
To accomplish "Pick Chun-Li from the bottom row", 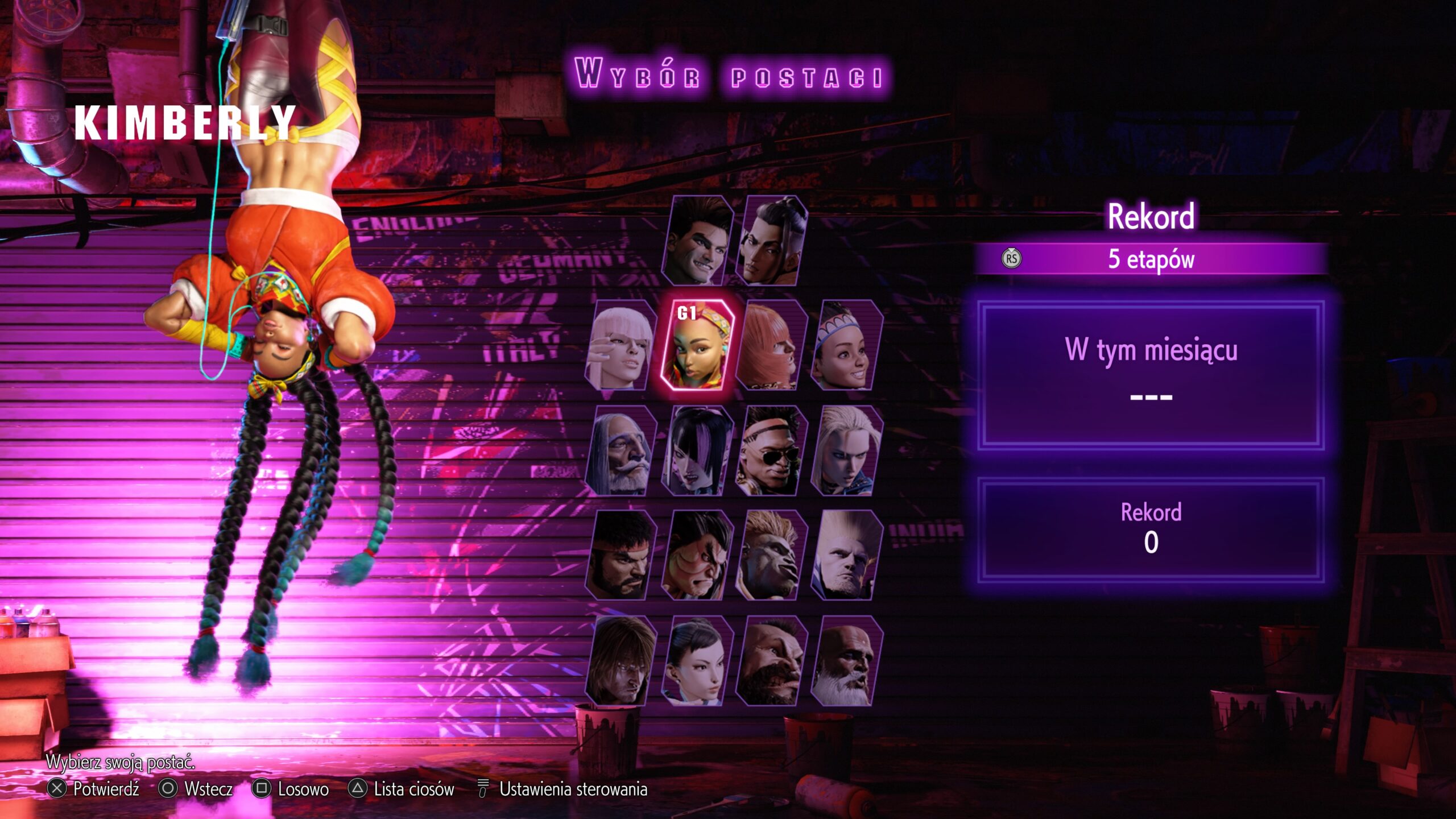I will pyautogui.click(x=697, y=661).
